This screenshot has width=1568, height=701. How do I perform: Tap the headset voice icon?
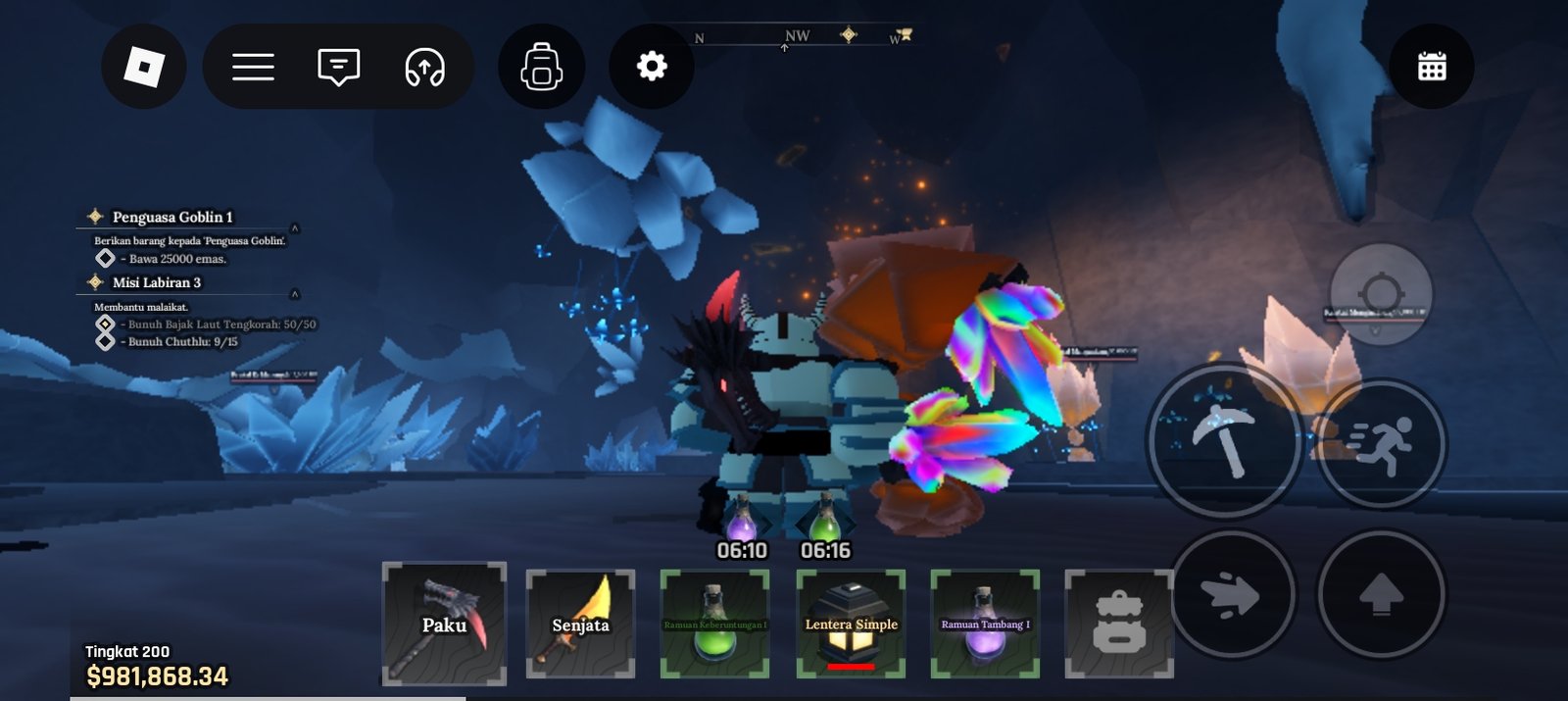point(425,67)
